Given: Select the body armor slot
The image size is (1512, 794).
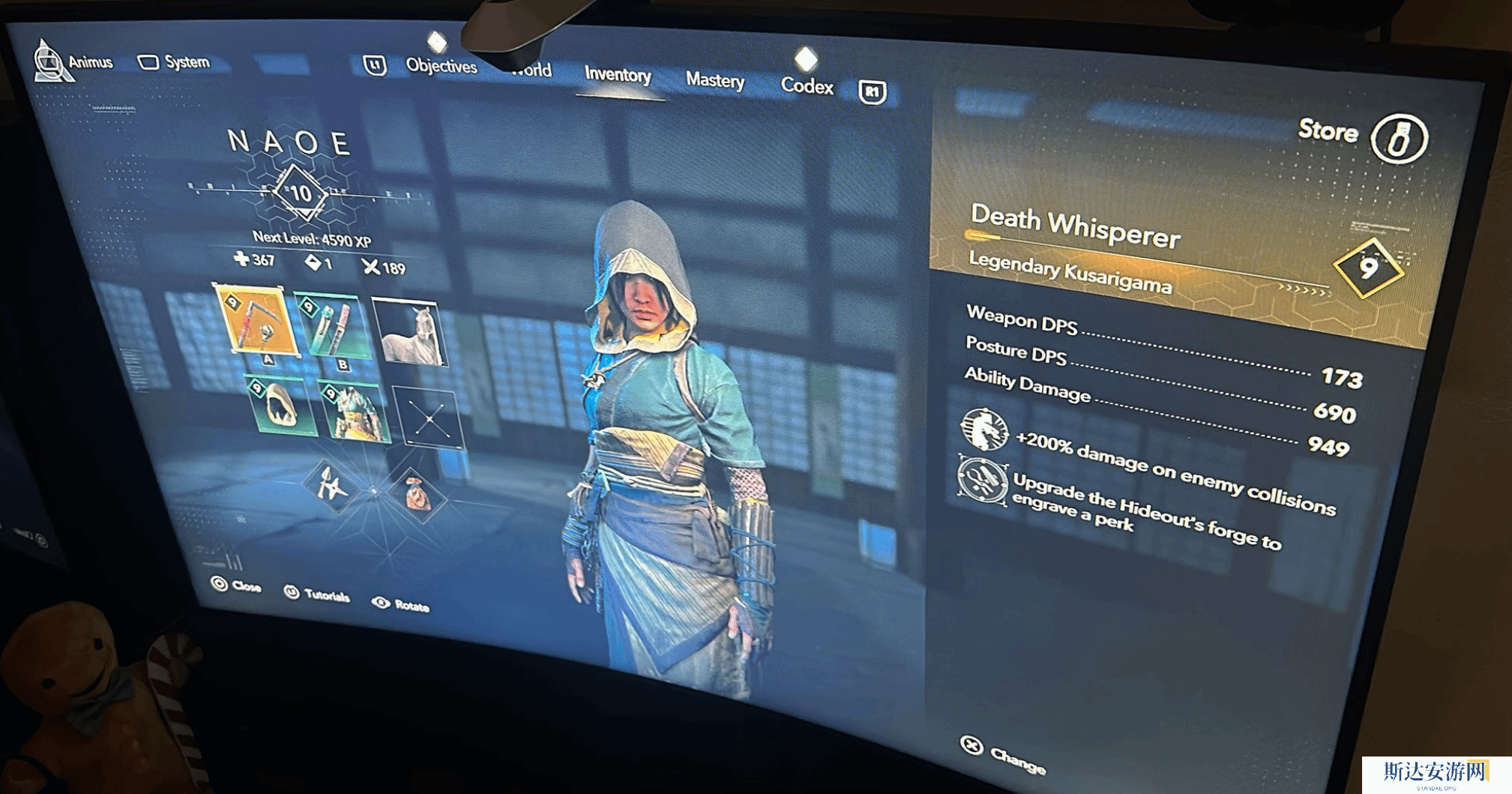Looking at the screenshot, I should click(354, 412).
